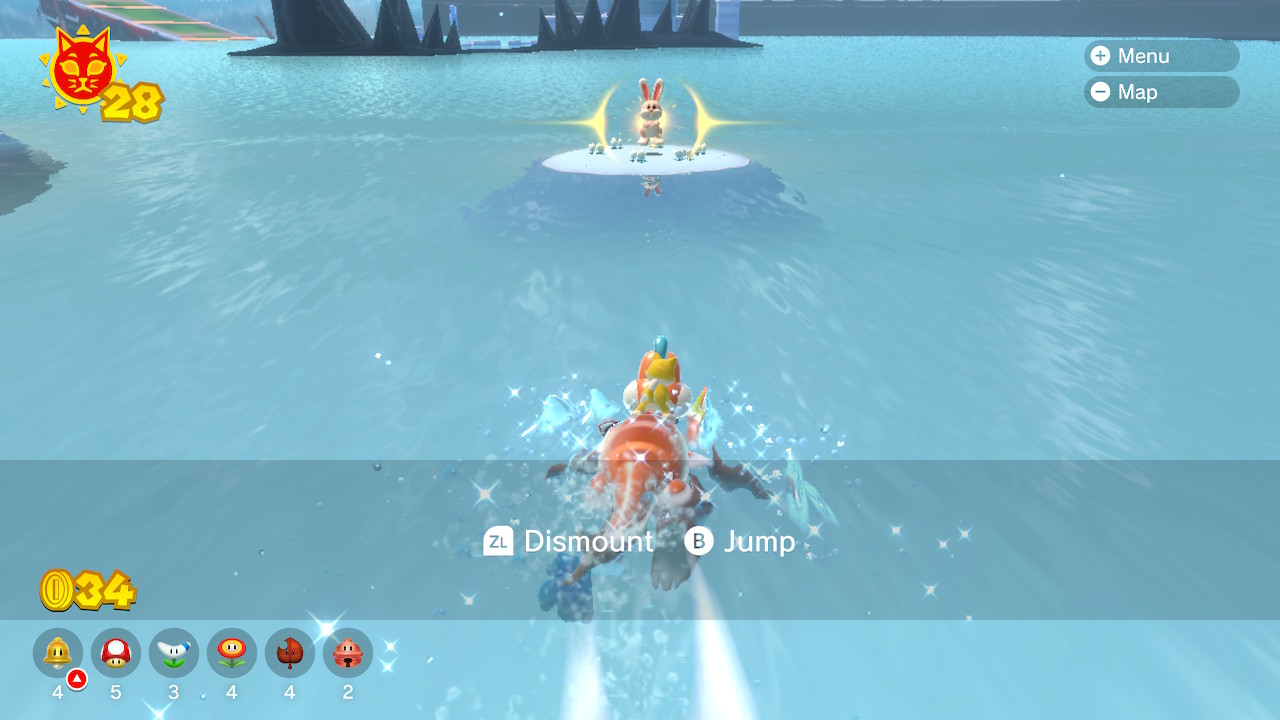The width and height of the screenshot is (1280, 720).
Task: Use the Fire Flower from inventory
Action: click(x=232, y=653)
